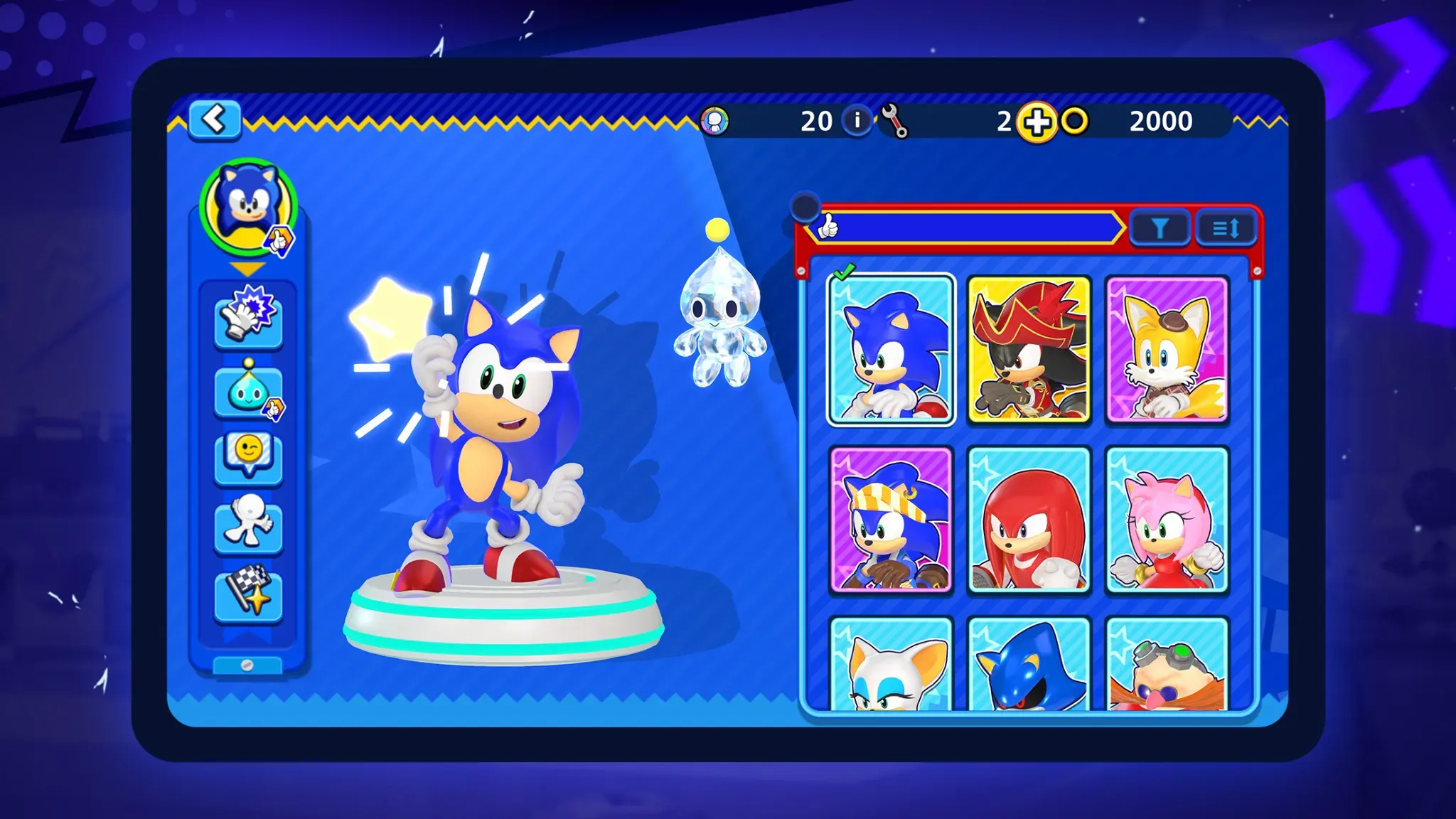Add more currency with the plus button
This screenshot has width=1456, height=819.
point(1037,122)
